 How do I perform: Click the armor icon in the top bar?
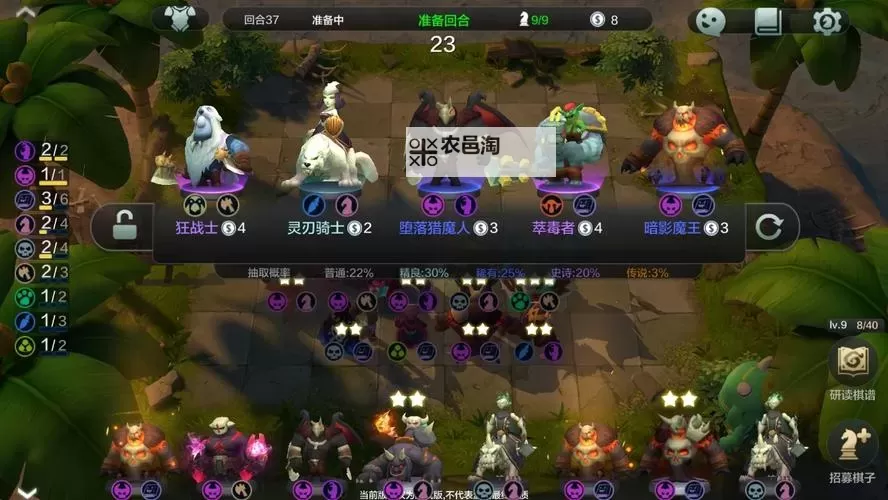[x=181, y=19]
